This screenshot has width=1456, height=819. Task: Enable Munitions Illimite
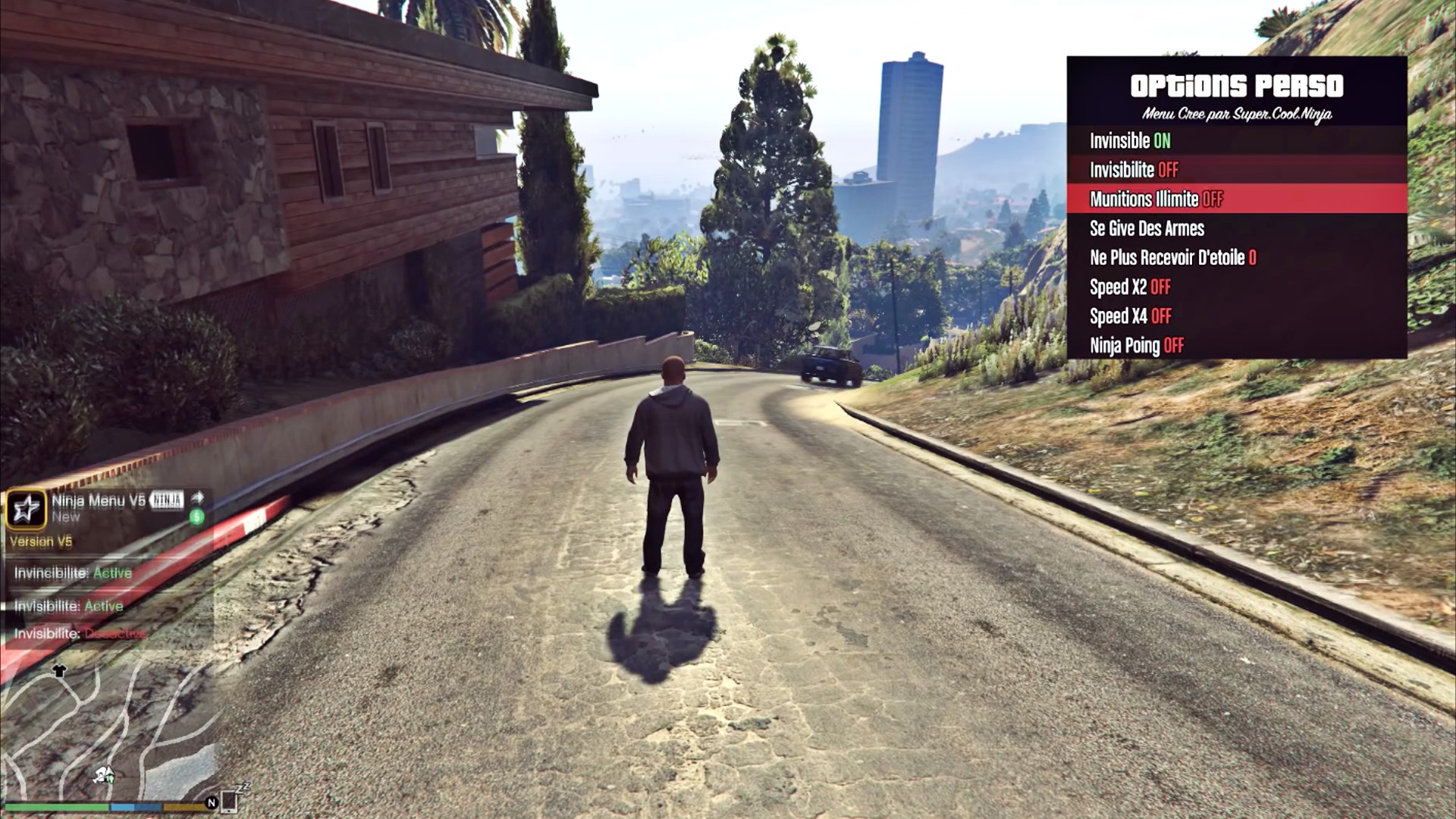click(x=1156, y=199)
